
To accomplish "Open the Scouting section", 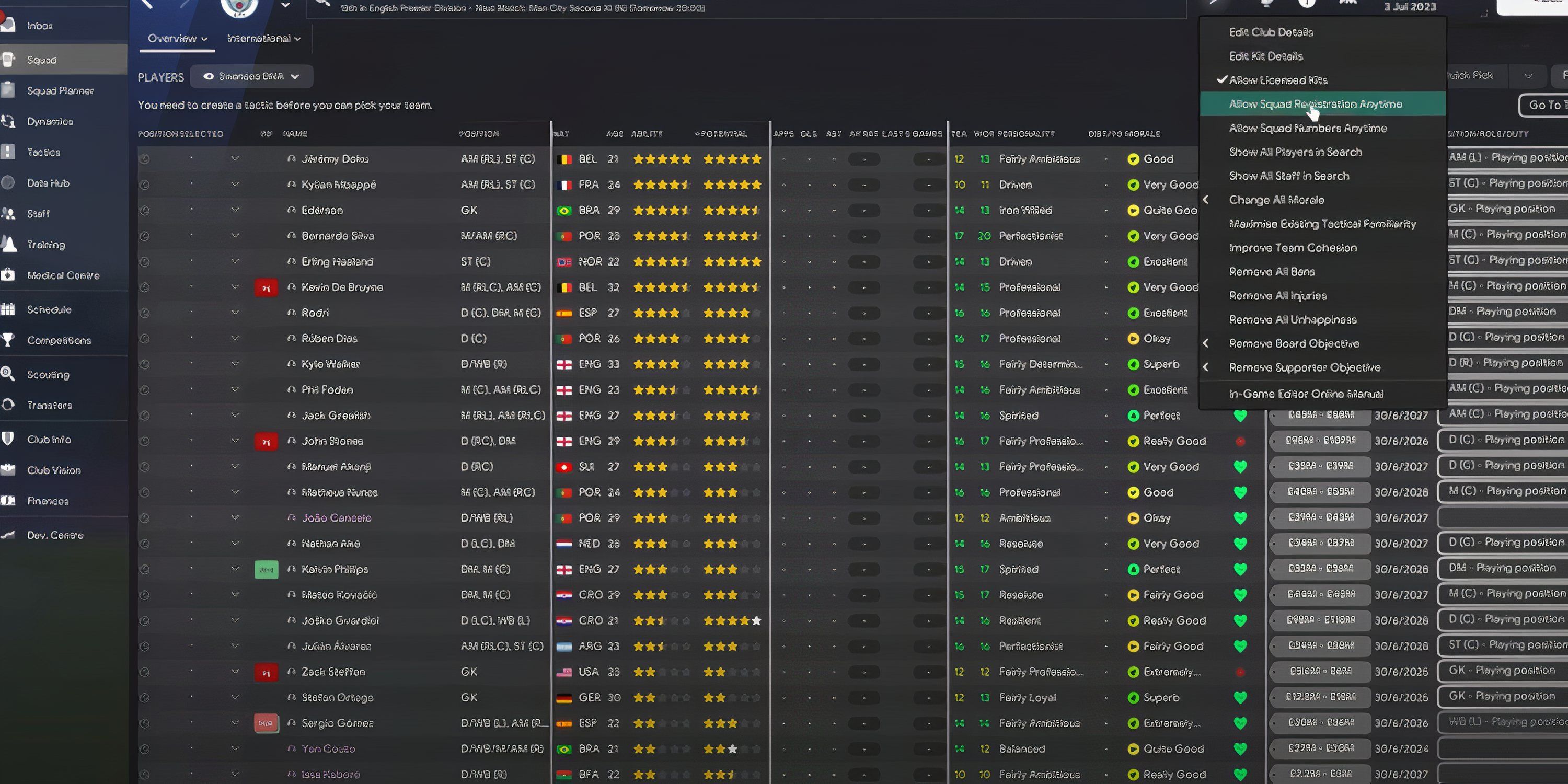I will [48, 374].
